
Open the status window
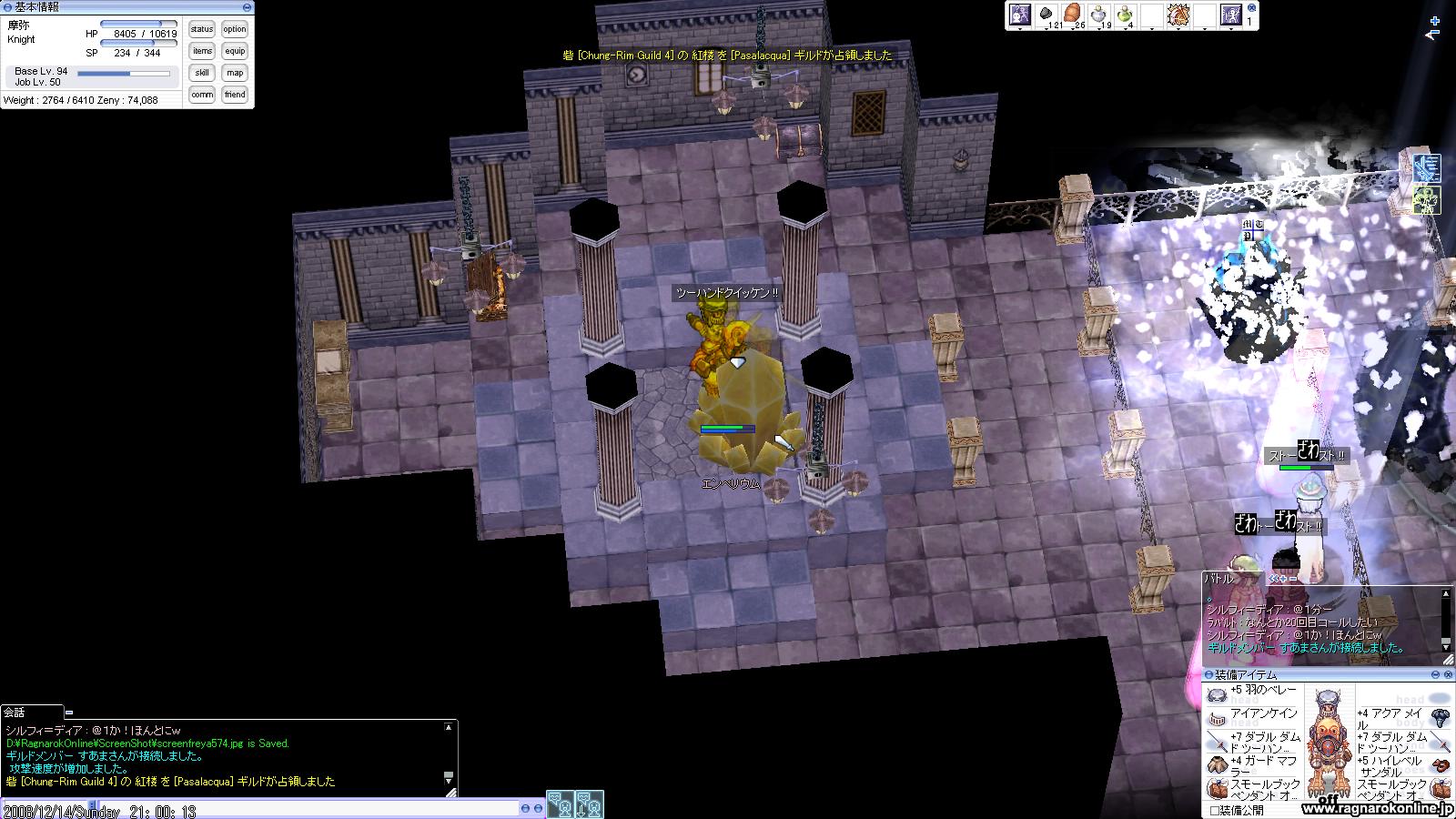coord(202,29)
